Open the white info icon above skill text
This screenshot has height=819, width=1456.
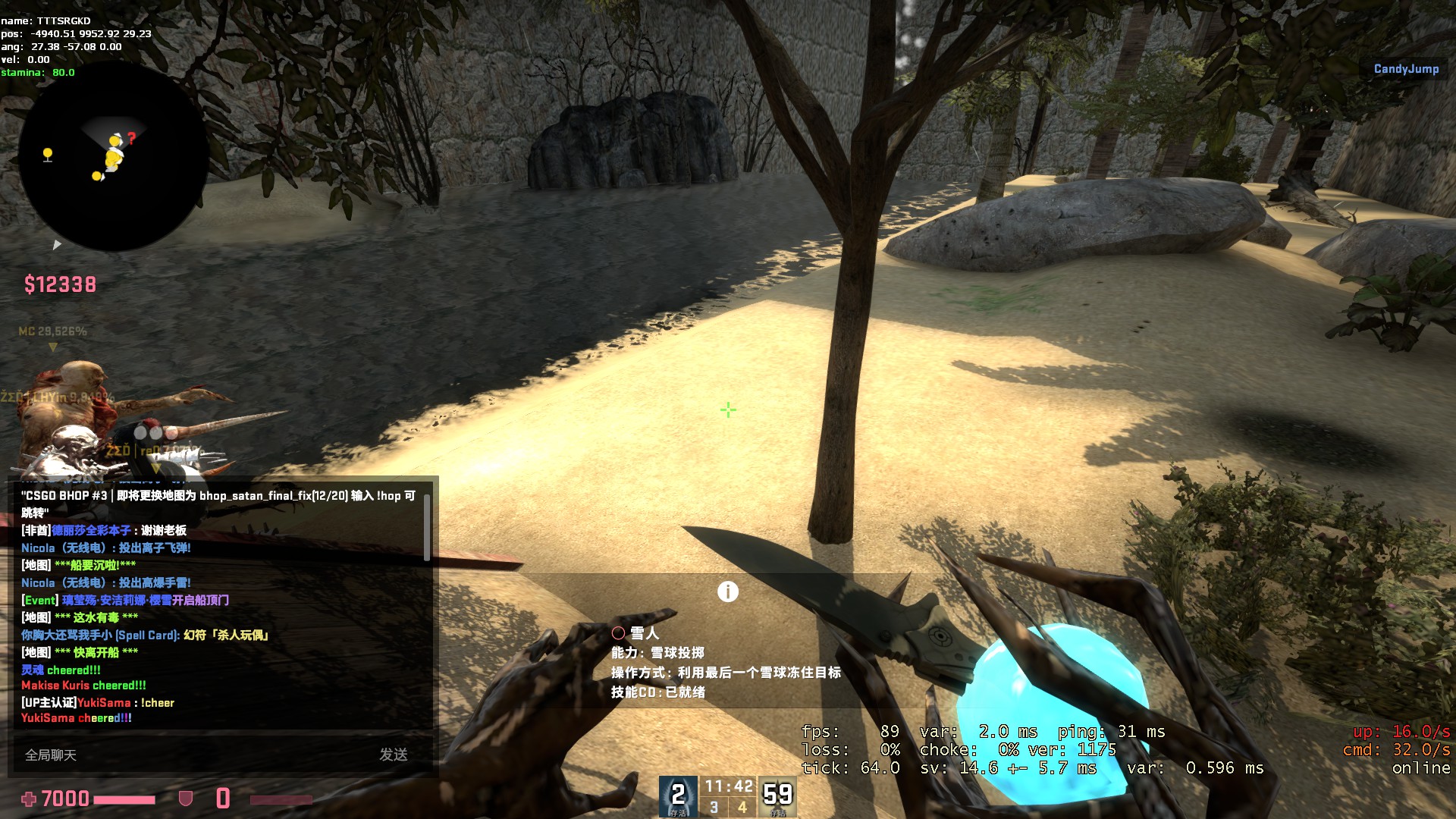point(728,591)
